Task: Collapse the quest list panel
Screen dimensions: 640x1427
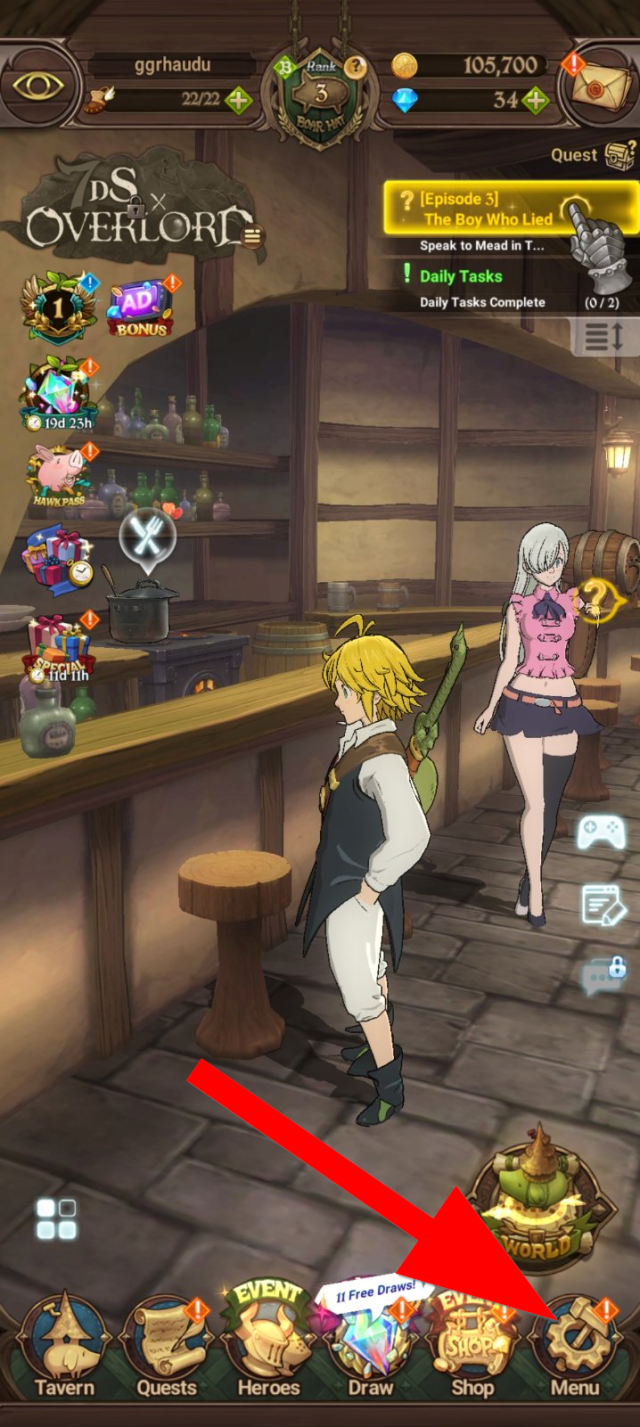Action: [605, 337]
